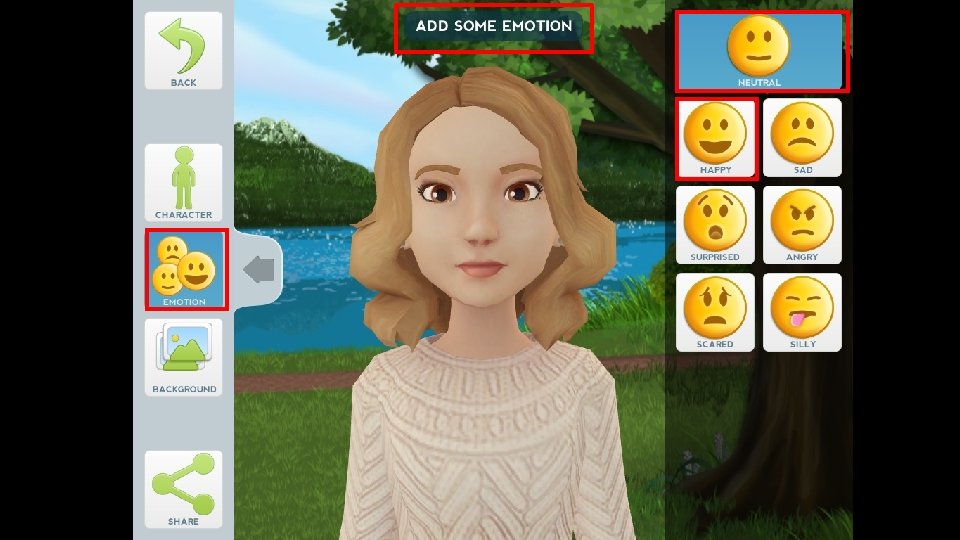This screenshot has height=540, width=960.
Task: Choose the Silly tongue-out emotion
Action: click(802, 312)
